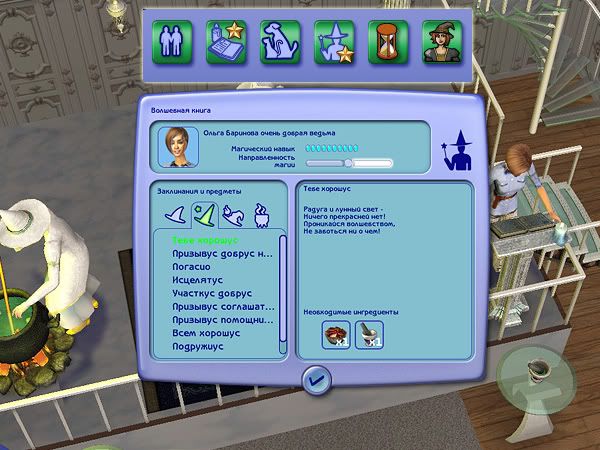Switch to the plain witch hat tab
This screenshot has width=600, height=450.
174,213
